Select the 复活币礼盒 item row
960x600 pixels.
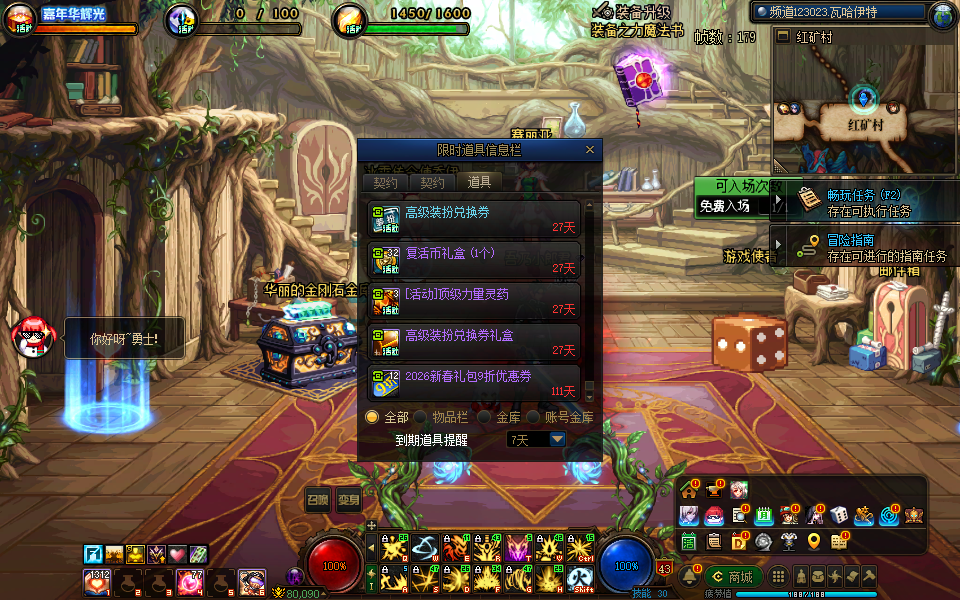tap(474, 260)
